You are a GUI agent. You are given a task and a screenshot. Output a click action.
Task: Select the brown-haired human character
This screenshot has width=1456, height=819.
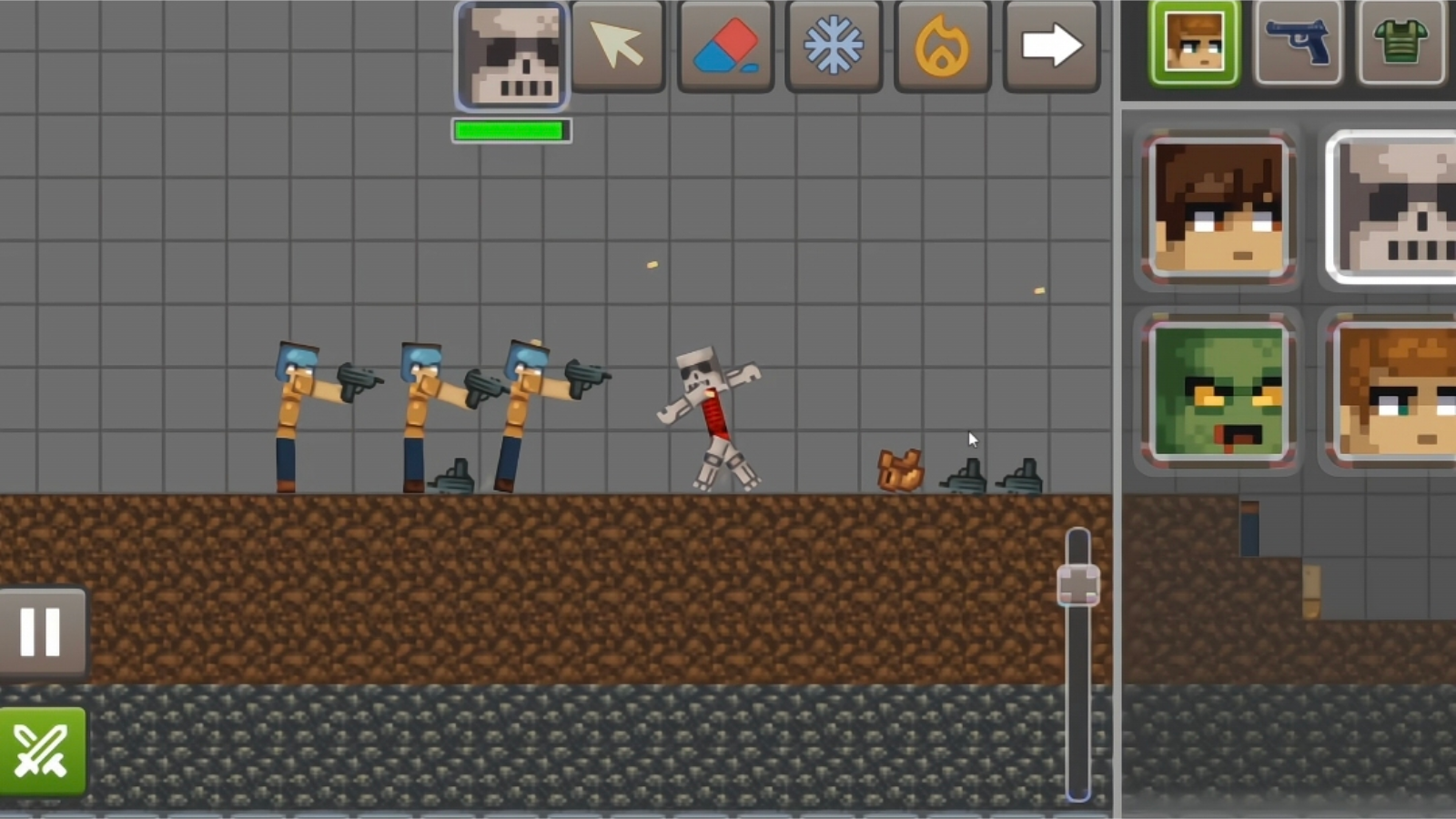(1219, 209)
